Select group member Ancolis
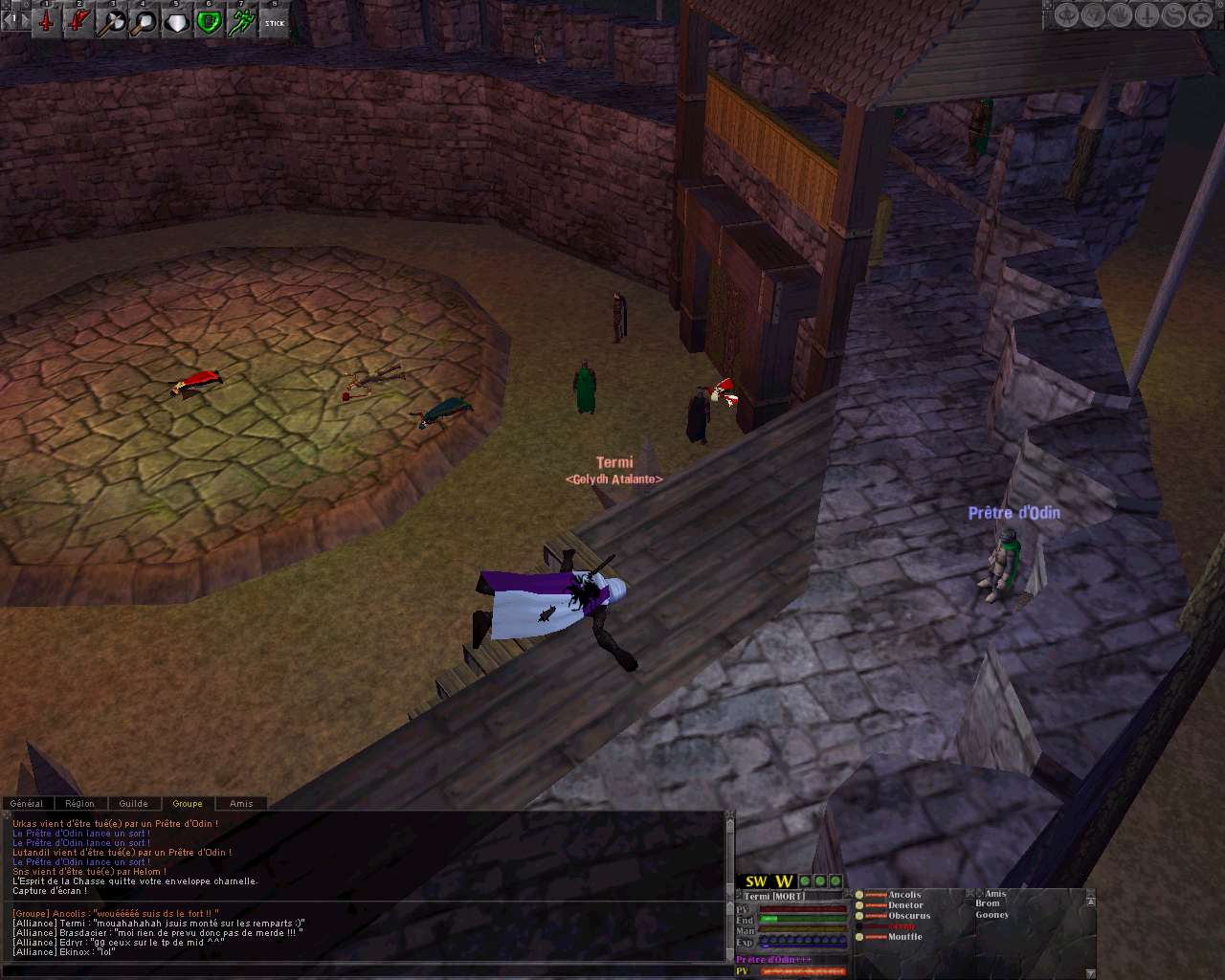The height and width of the screenshot is (980, 1225). click(x=904, y=896)
